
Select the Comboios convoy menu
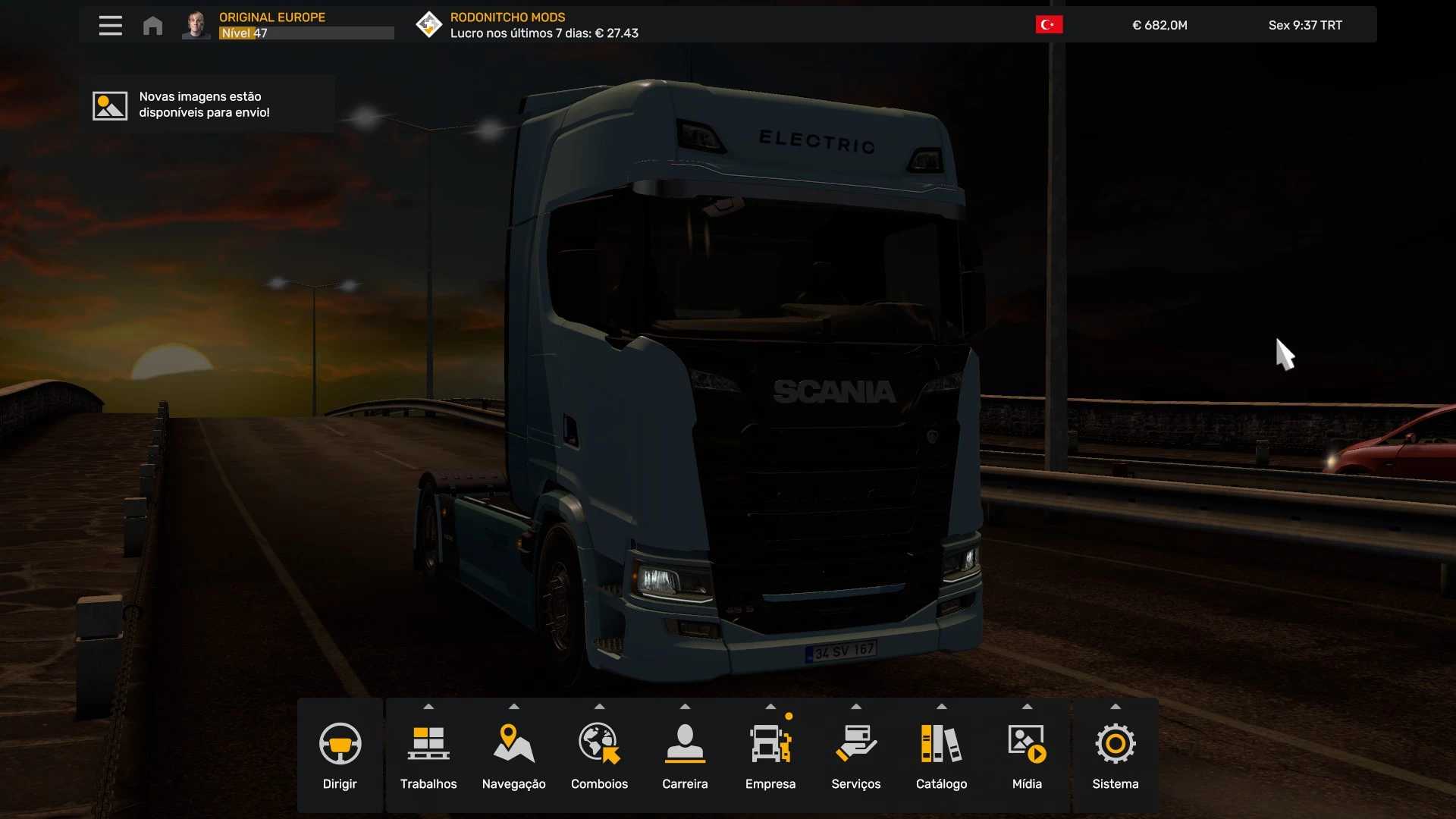(x=599, y=755)
